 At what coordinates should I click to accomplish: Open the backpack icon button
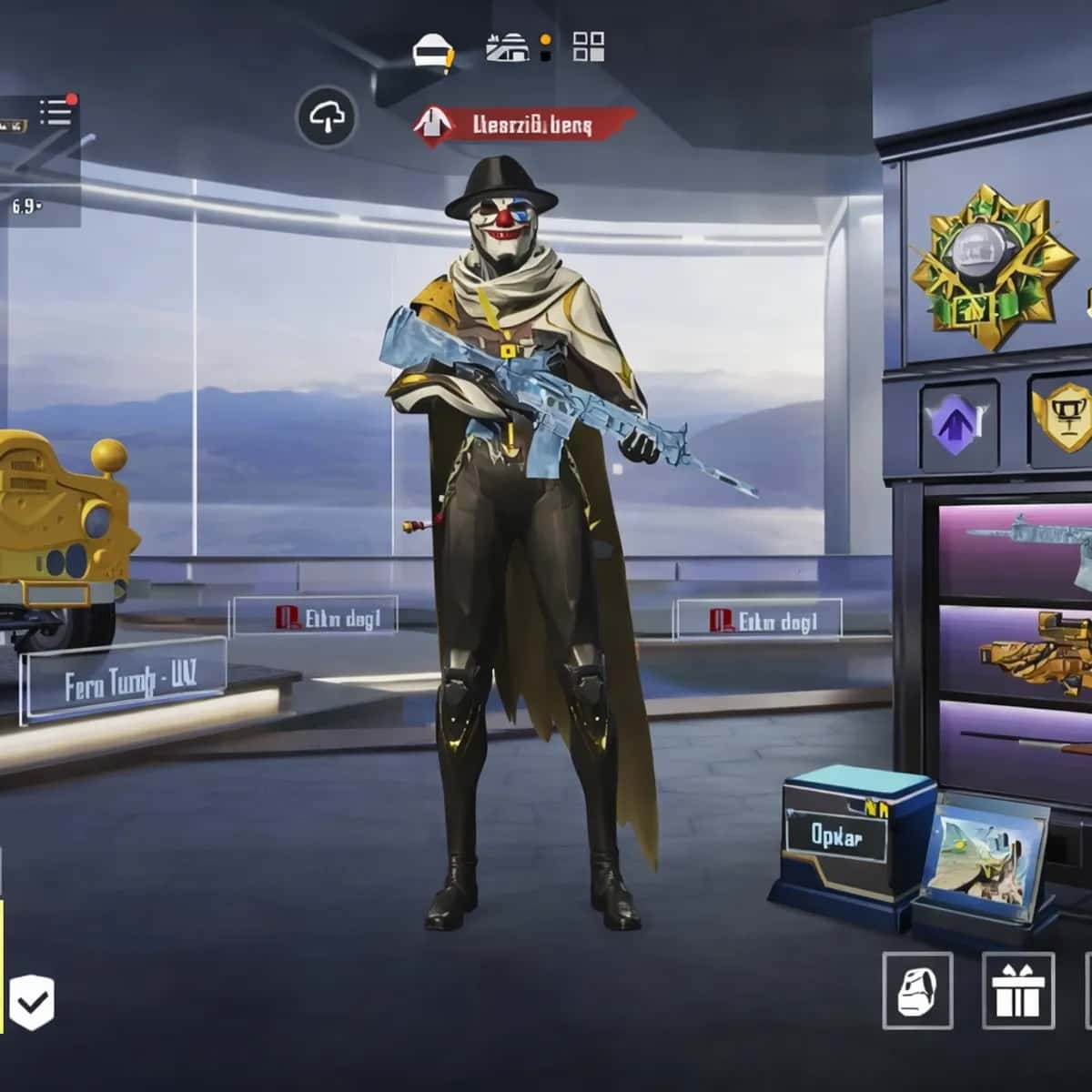point(917,991)
